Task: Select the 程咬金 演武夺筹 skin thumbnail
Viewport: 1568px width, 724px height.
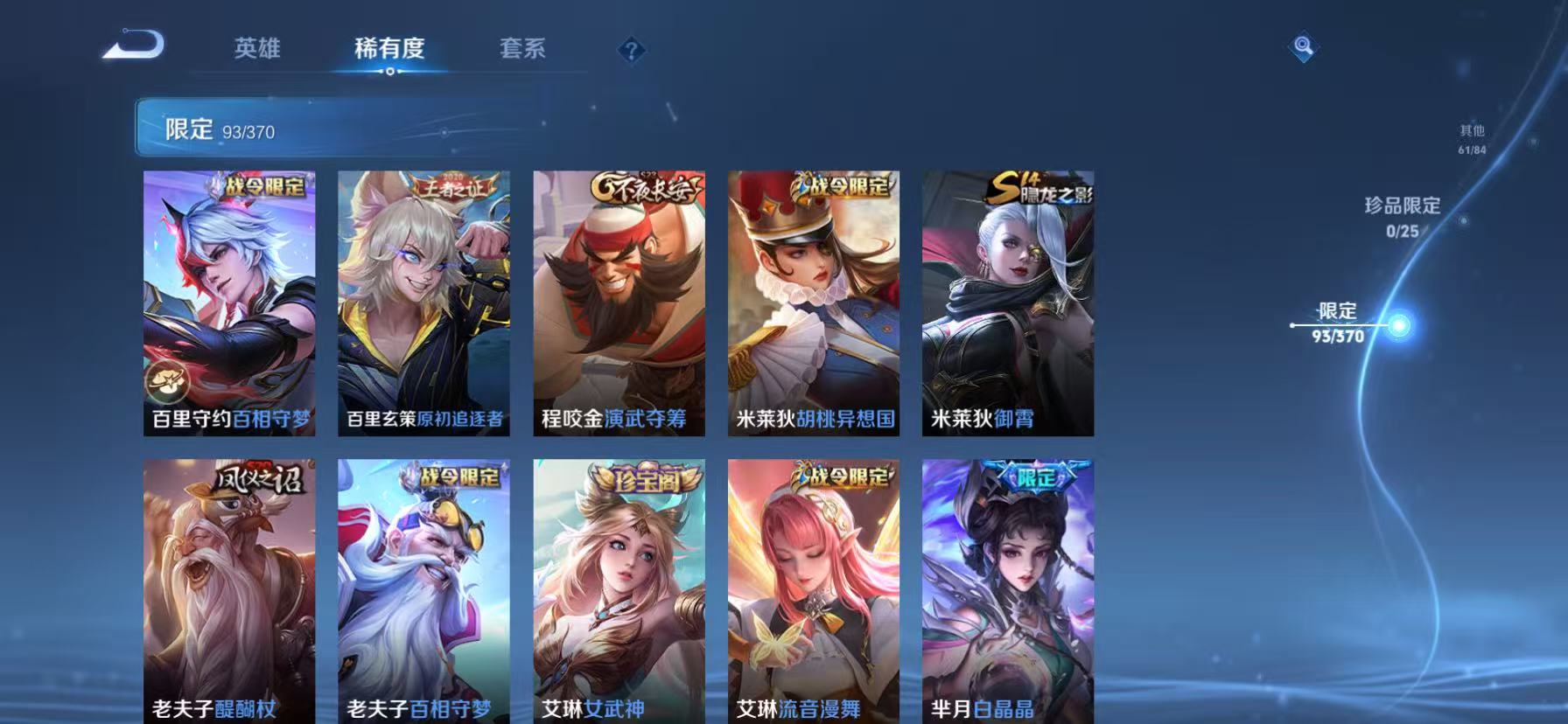Action: pyautogui.click(x=617, y=303)
